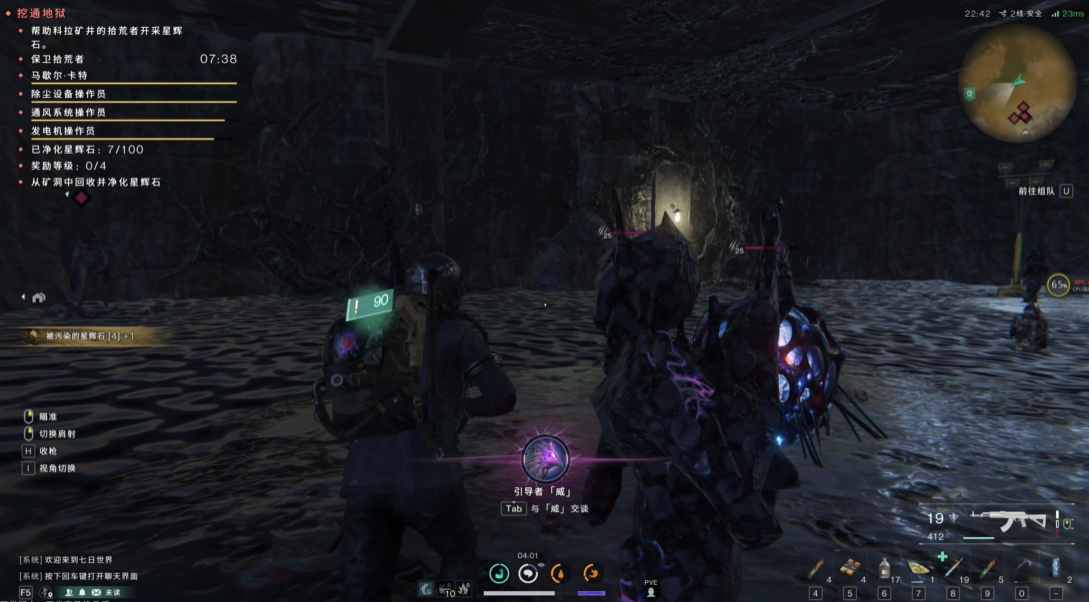Click the PVE mode indicator
The width and height of the screenshot is (1089, 602).
click(651, 587)
